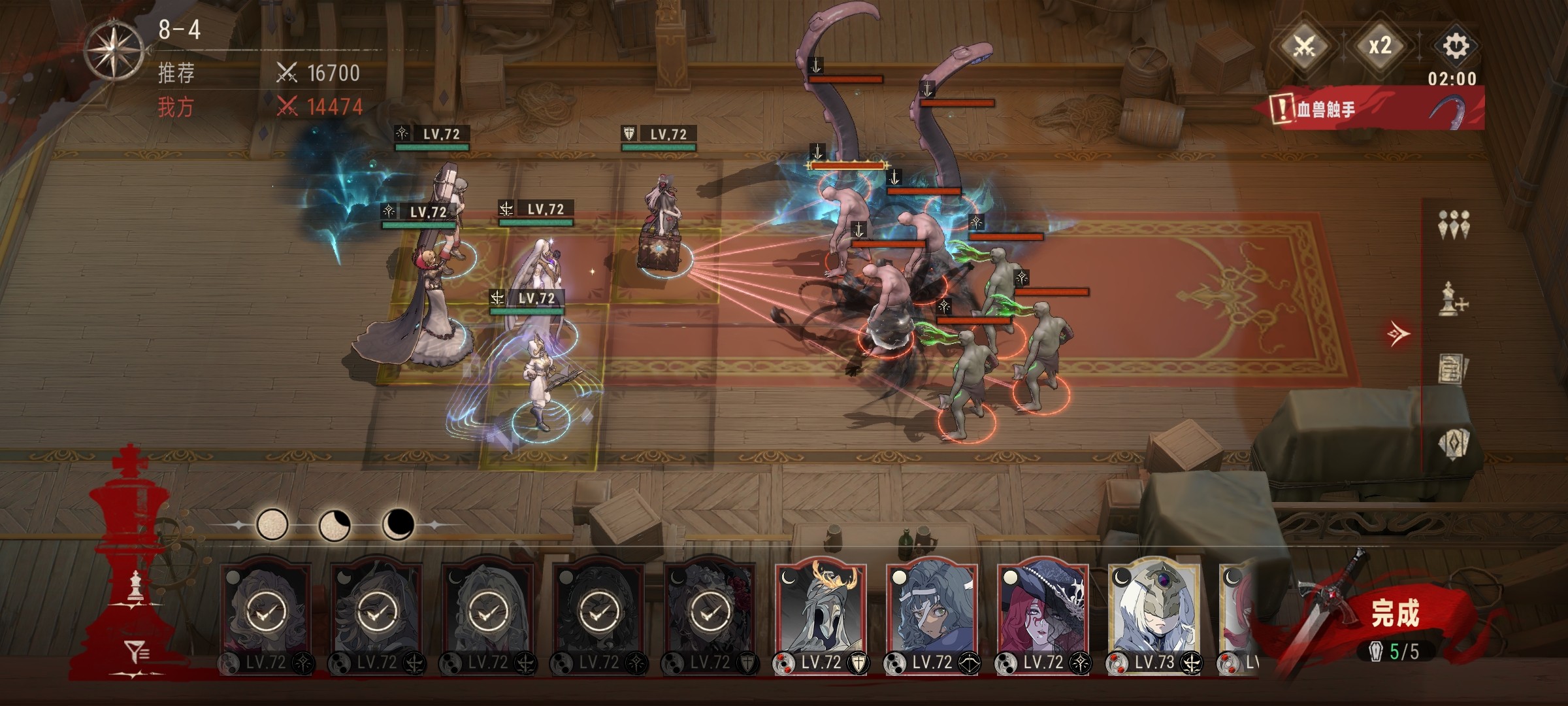Open the gear settings menu
The image size is (1568, 706).
click(x=1455, y=46)
